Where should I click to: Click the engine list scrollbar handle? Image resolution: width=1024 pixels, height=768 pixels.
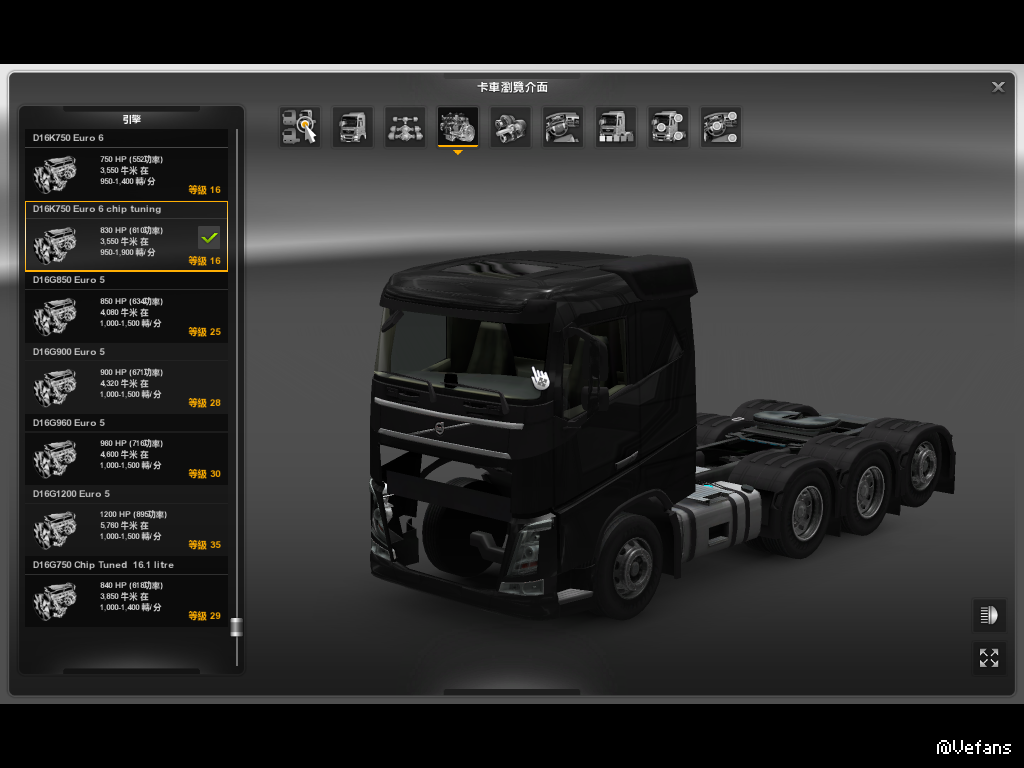click(236, 627)
